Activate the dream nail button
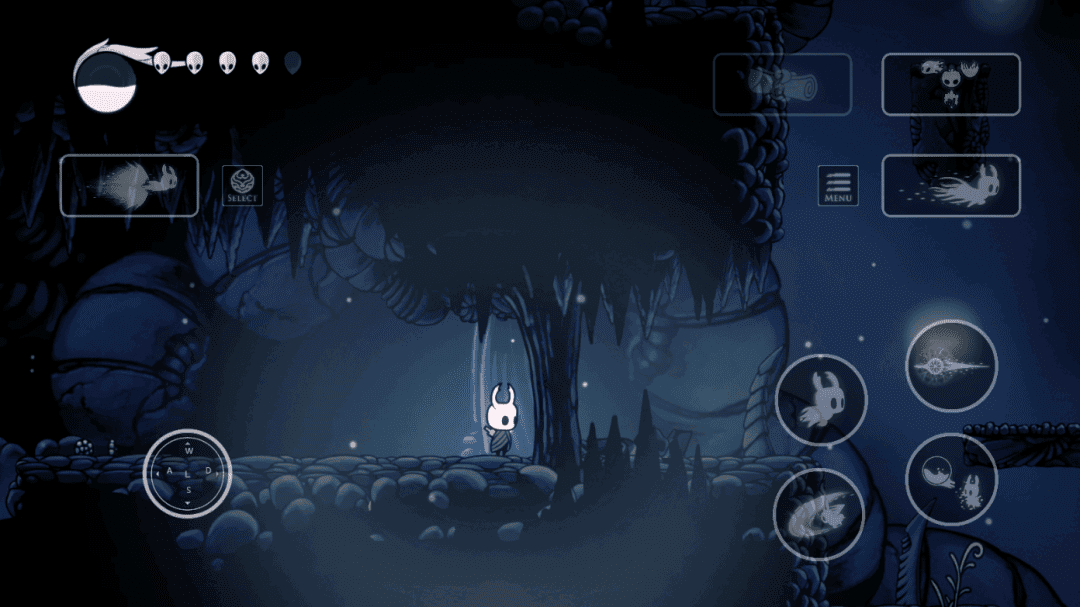 [x=950, y=85]
